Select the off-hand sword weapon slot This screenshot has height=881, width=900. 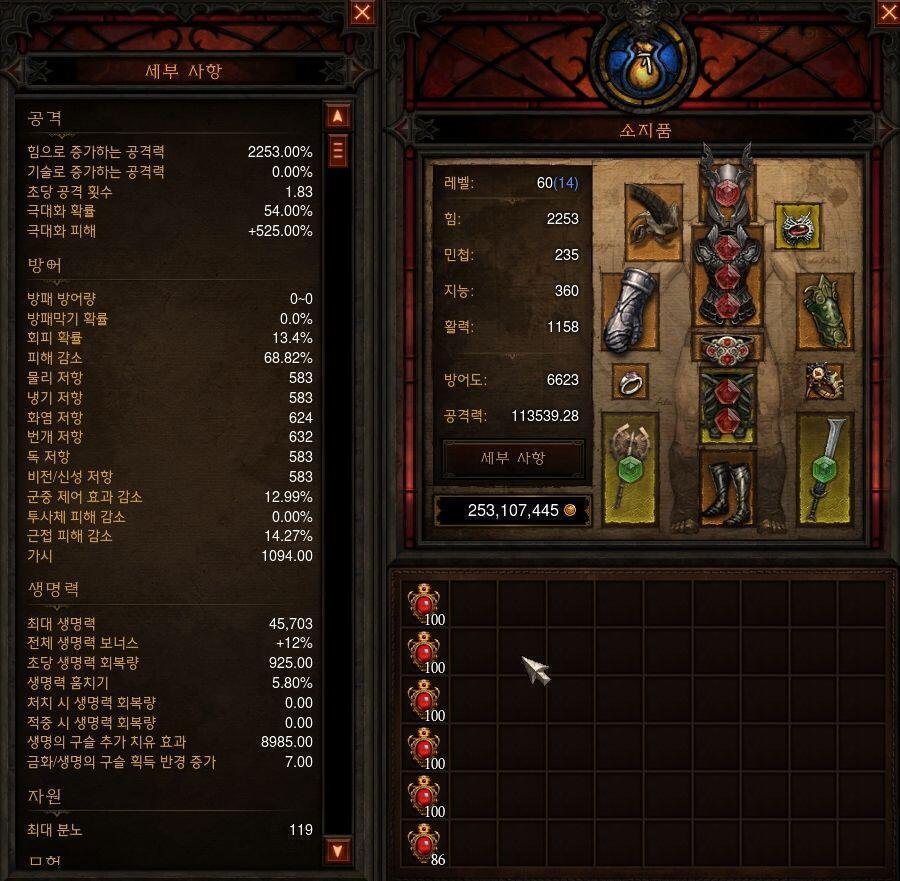[824, 466]
